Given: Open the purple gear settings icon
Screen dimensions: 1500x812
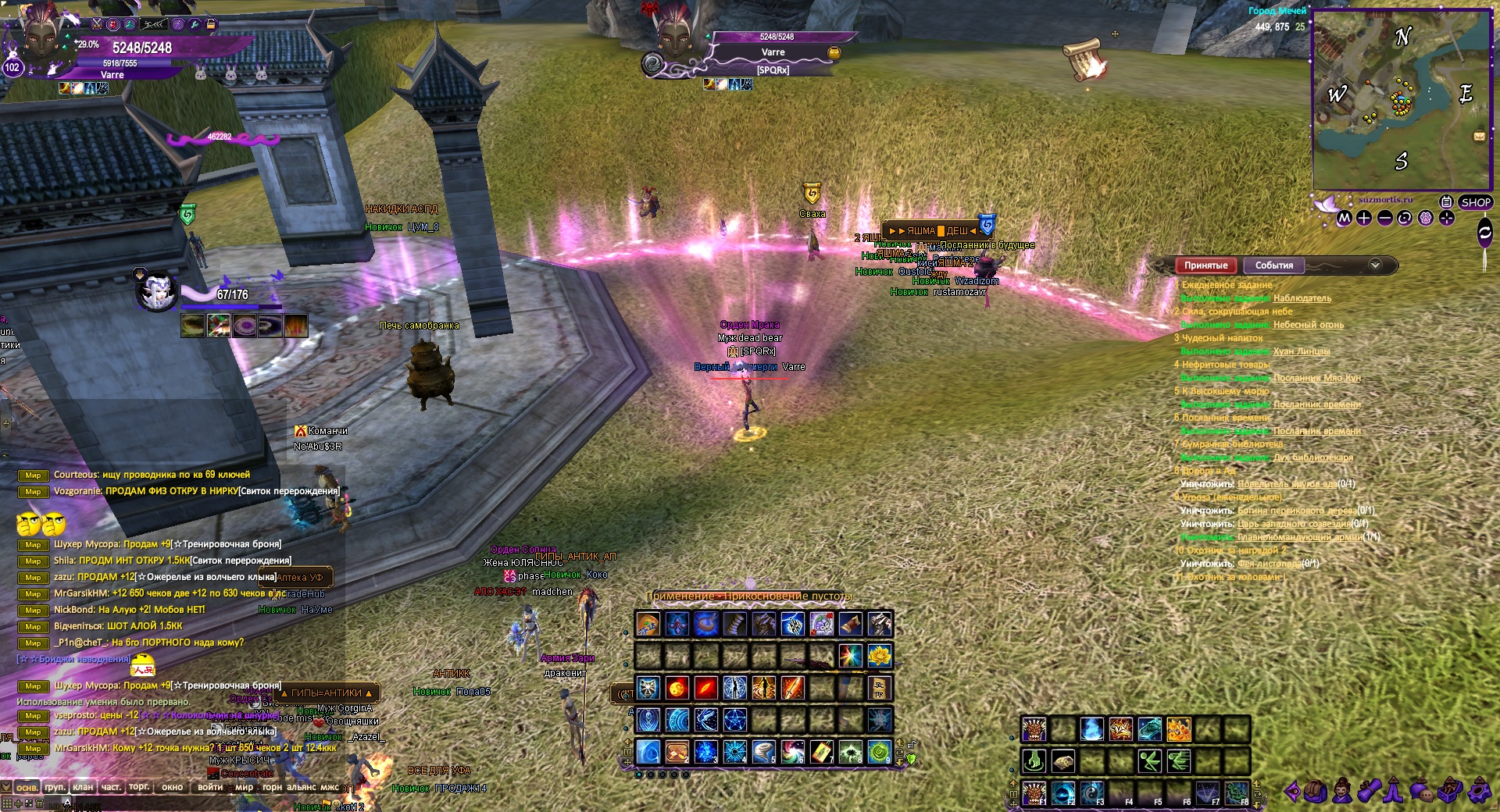Looking at the screenshot, I should [1479, 792].
